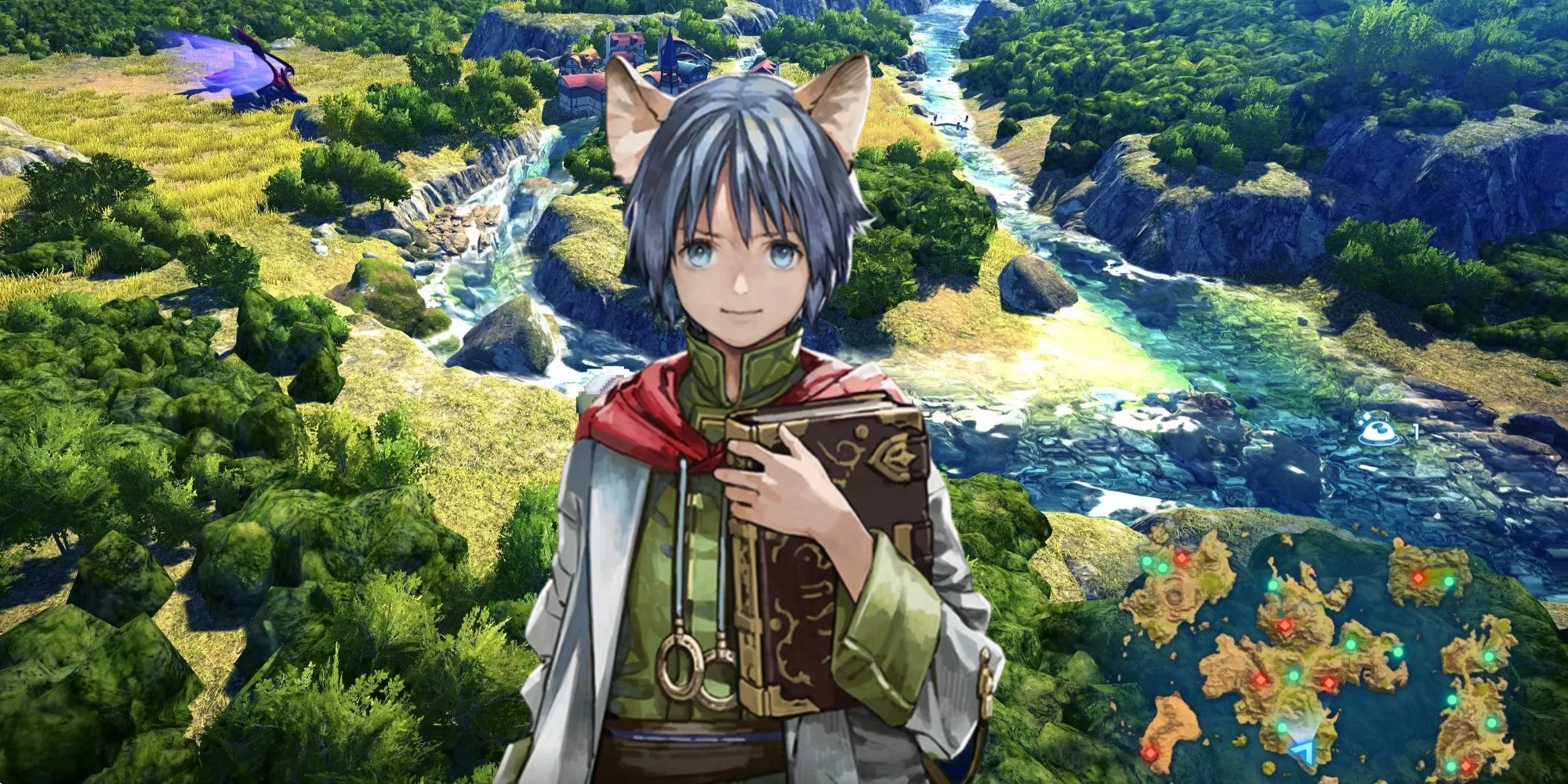
Task: Click the central red diamond on the main landmass
Action: tap(1329, 683)
